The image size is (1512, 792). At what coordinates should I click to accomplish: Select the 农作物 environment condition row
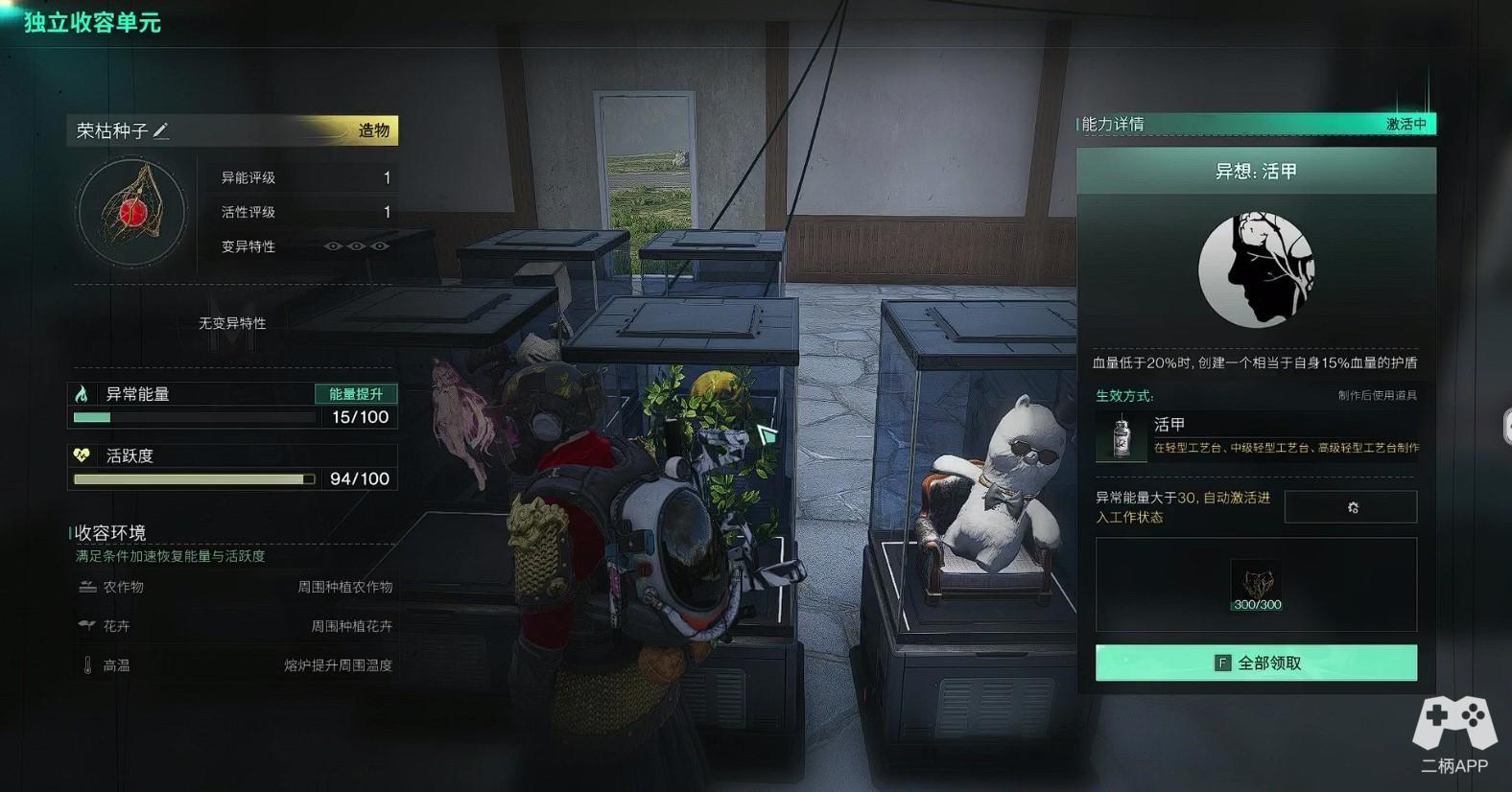[235, 587]
